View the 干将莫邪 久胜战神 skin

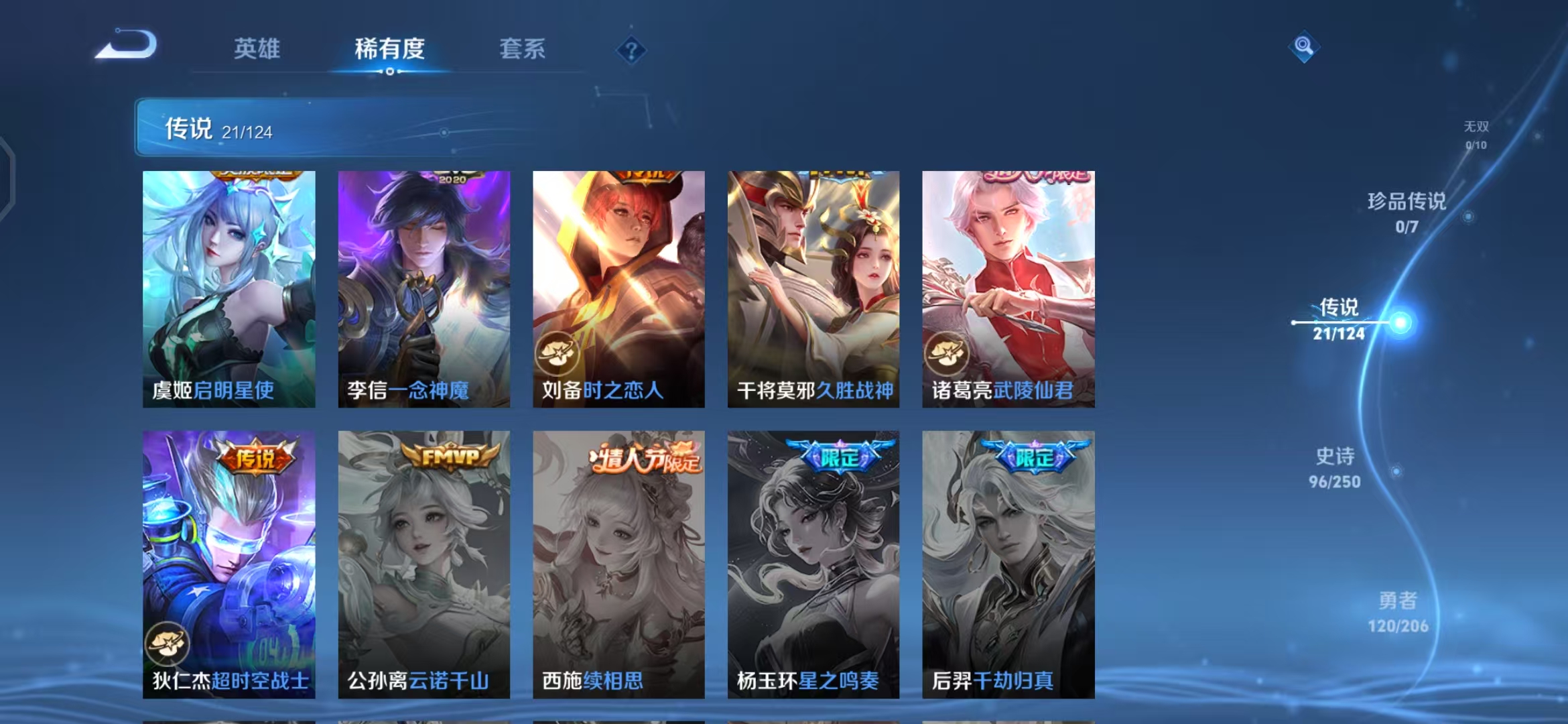[813, 289]
